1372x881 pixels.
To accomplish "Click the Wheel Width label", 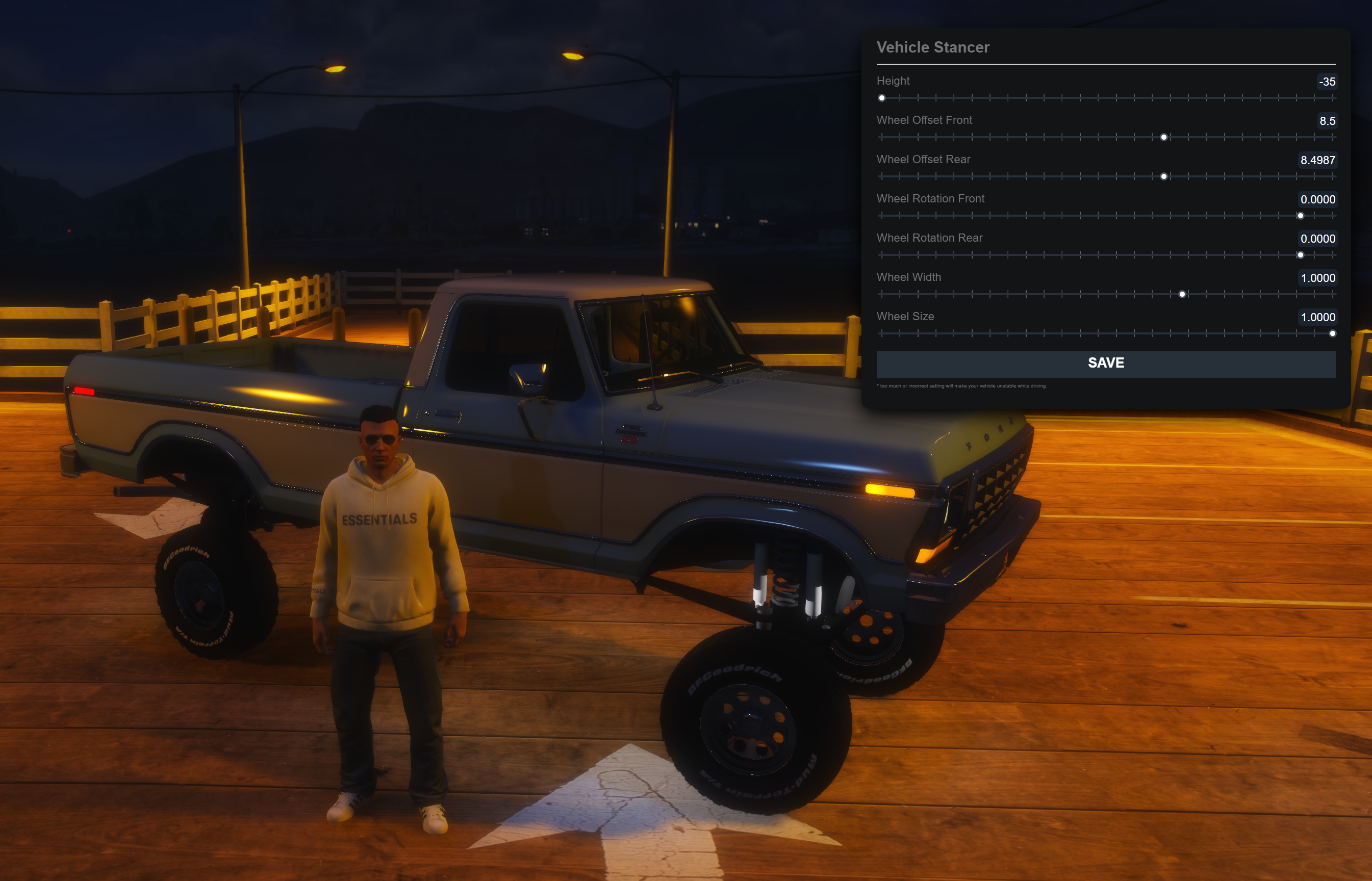I will pyautogui.click(x=909, y=277).
